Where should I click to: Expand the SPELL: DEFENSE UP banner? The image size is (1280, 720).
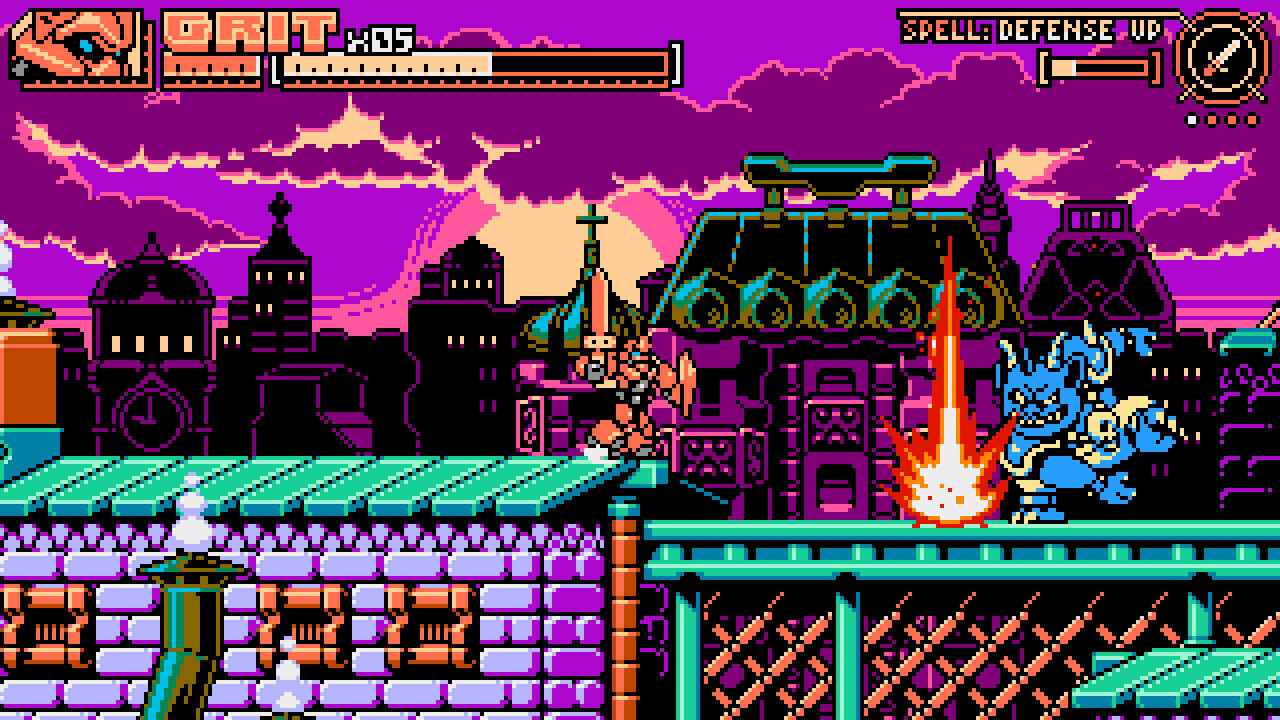(x=1032, y=28)
